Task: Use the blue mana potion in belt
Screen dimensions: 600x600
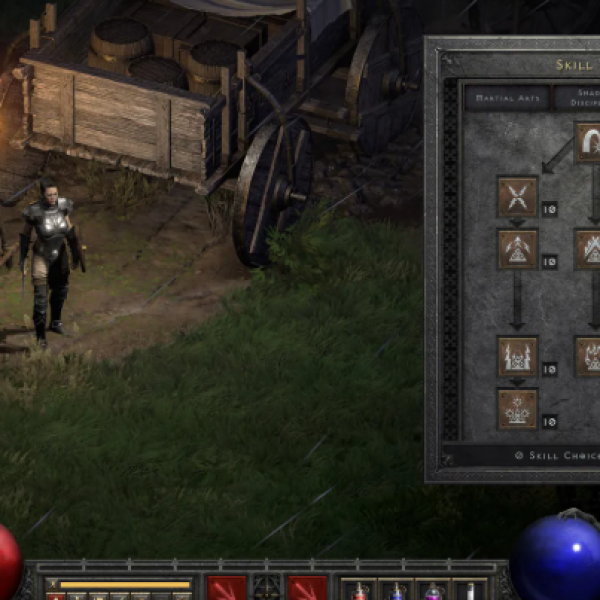Action: tap(396, 591)
